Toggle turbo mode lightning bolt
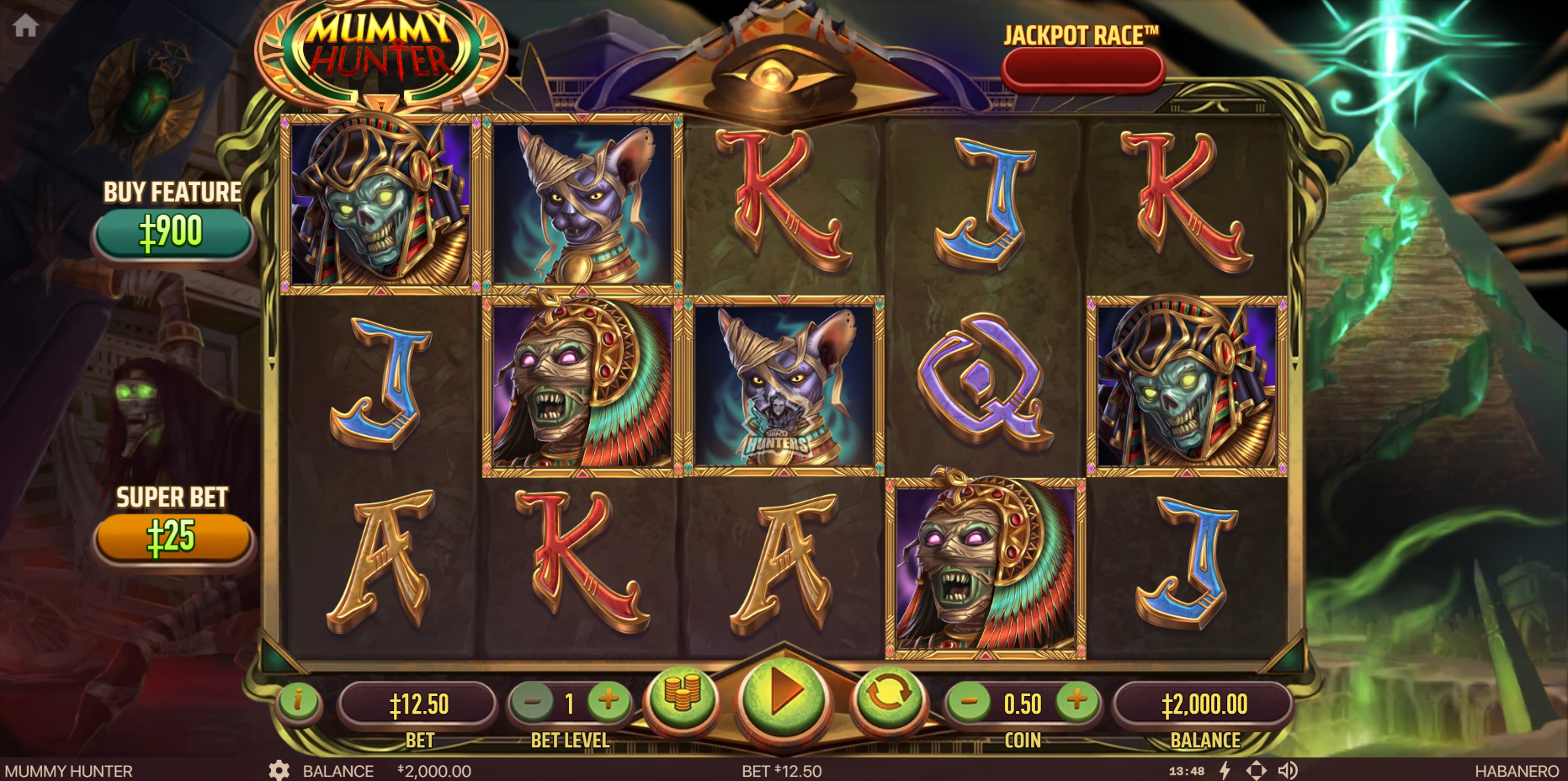 point(1225,770)
